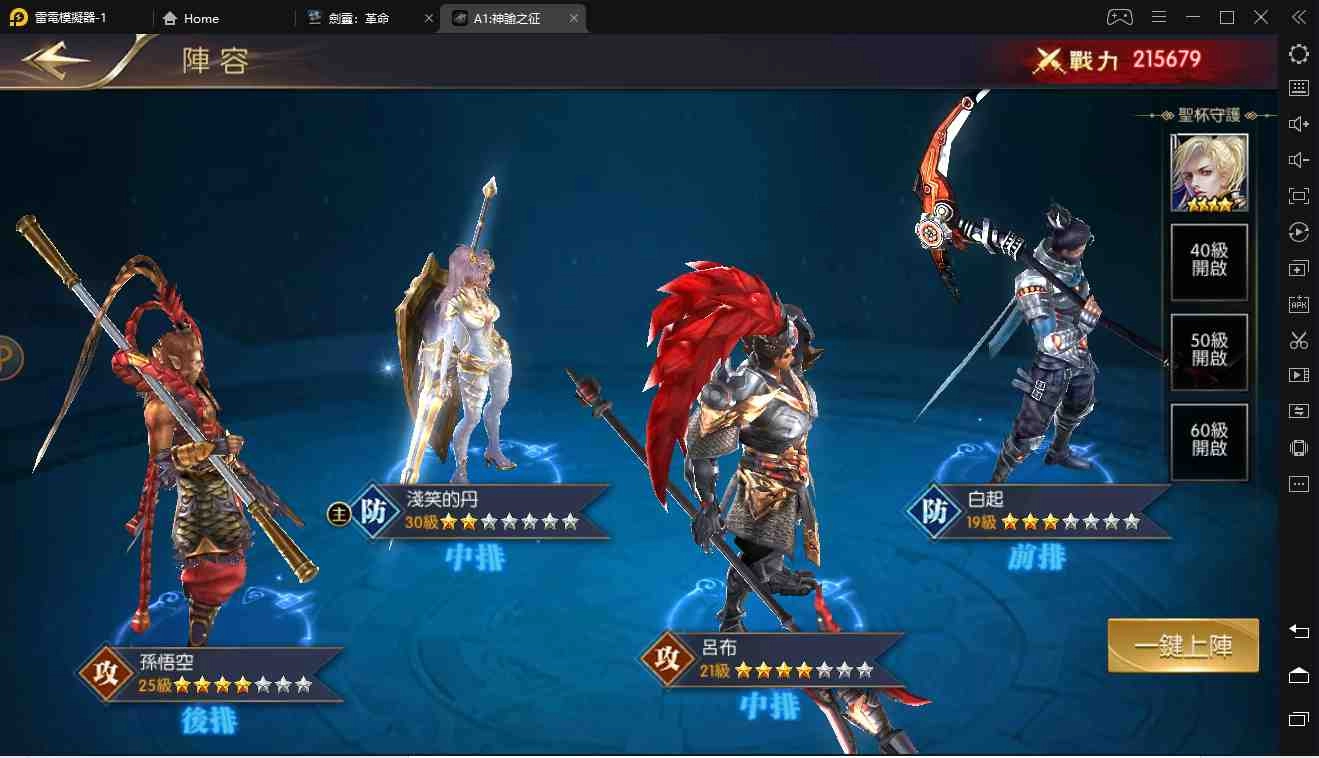Open the keyboard mapping tool
The image size is (1319, 758).
pos(1298,87)
